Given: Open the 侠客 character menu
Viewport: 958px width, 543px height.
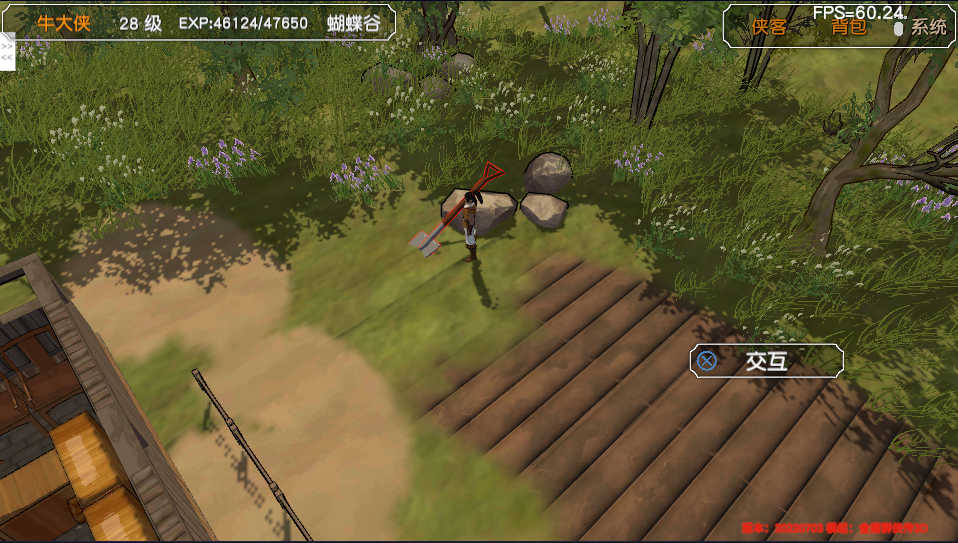Looking at the screenshot, I should click(769, 27).
